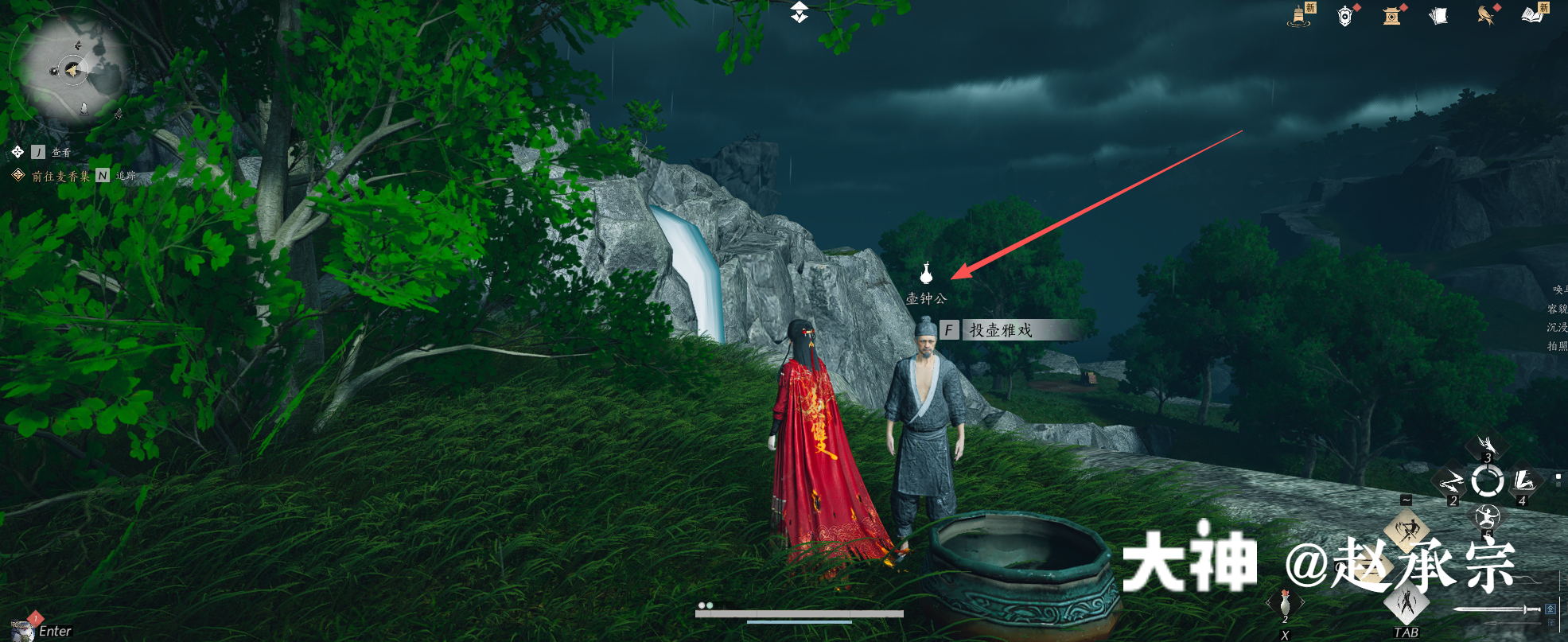The image size is (1568, 642).
Task: Select the sword weapon slot
Action: pyautogui.click(x=1496, y=609)
